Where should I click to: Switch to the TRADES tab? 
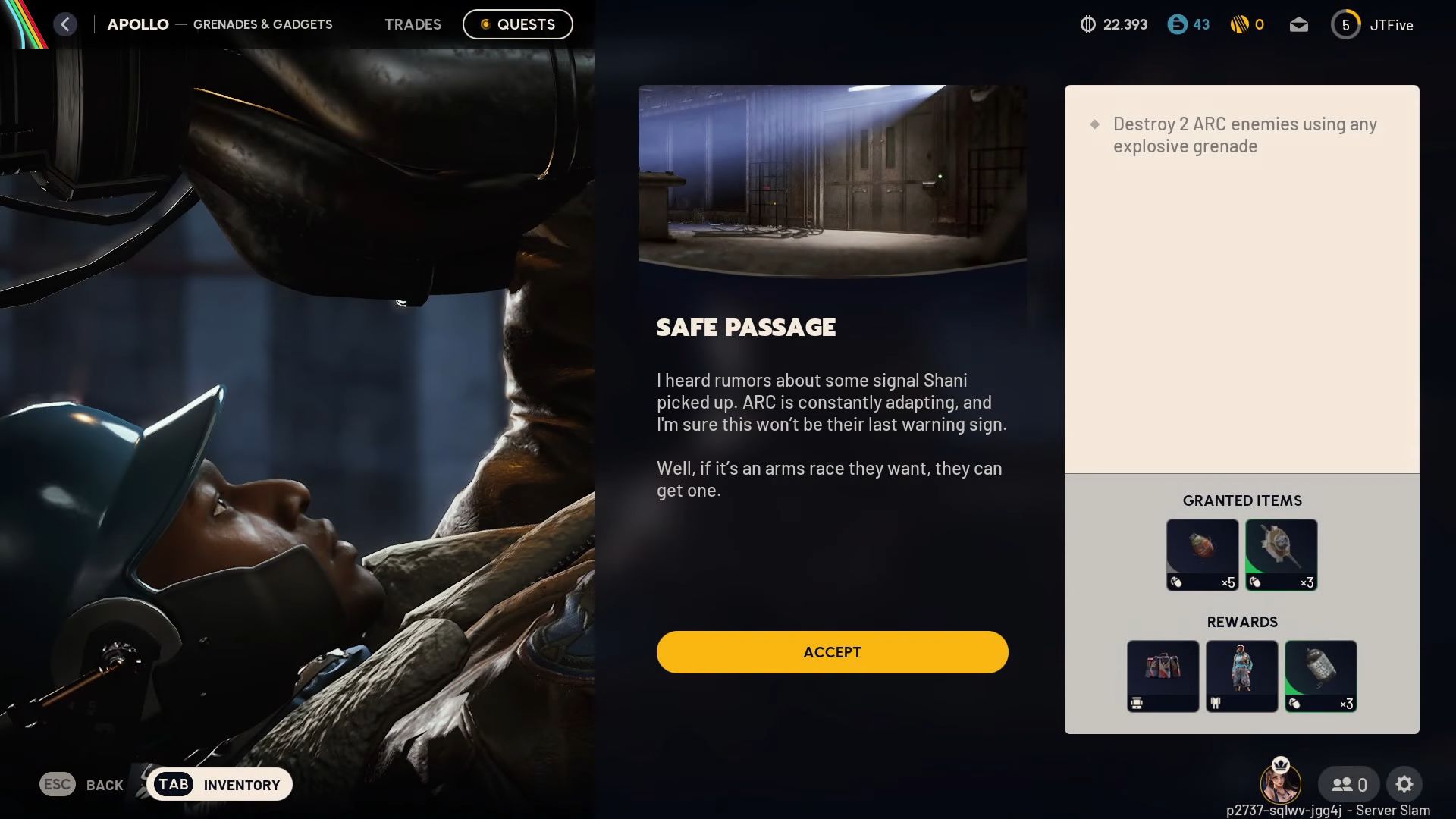click(413, 24)
